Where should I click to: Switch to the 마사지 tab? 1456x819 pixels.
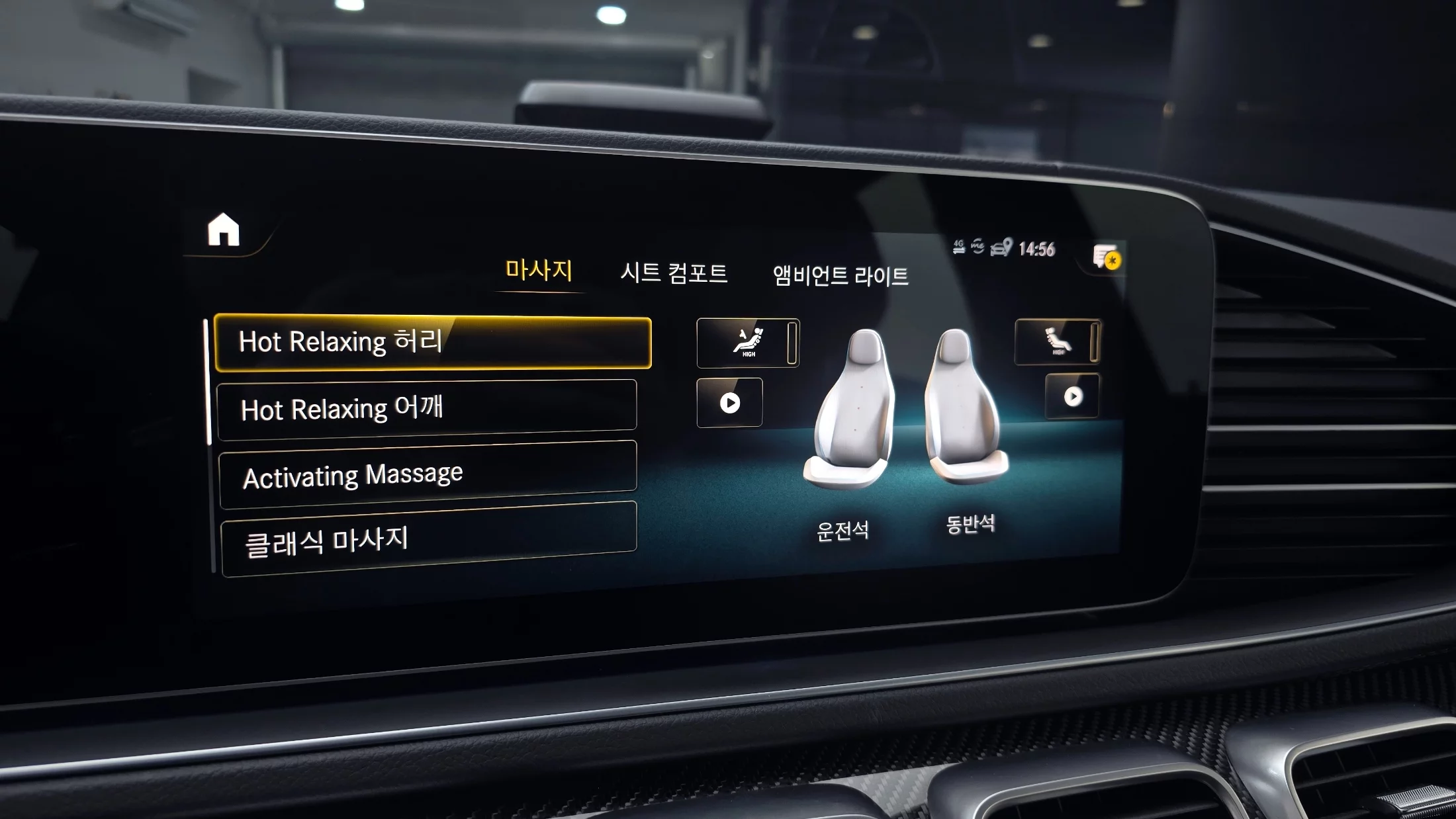(538, 270)
